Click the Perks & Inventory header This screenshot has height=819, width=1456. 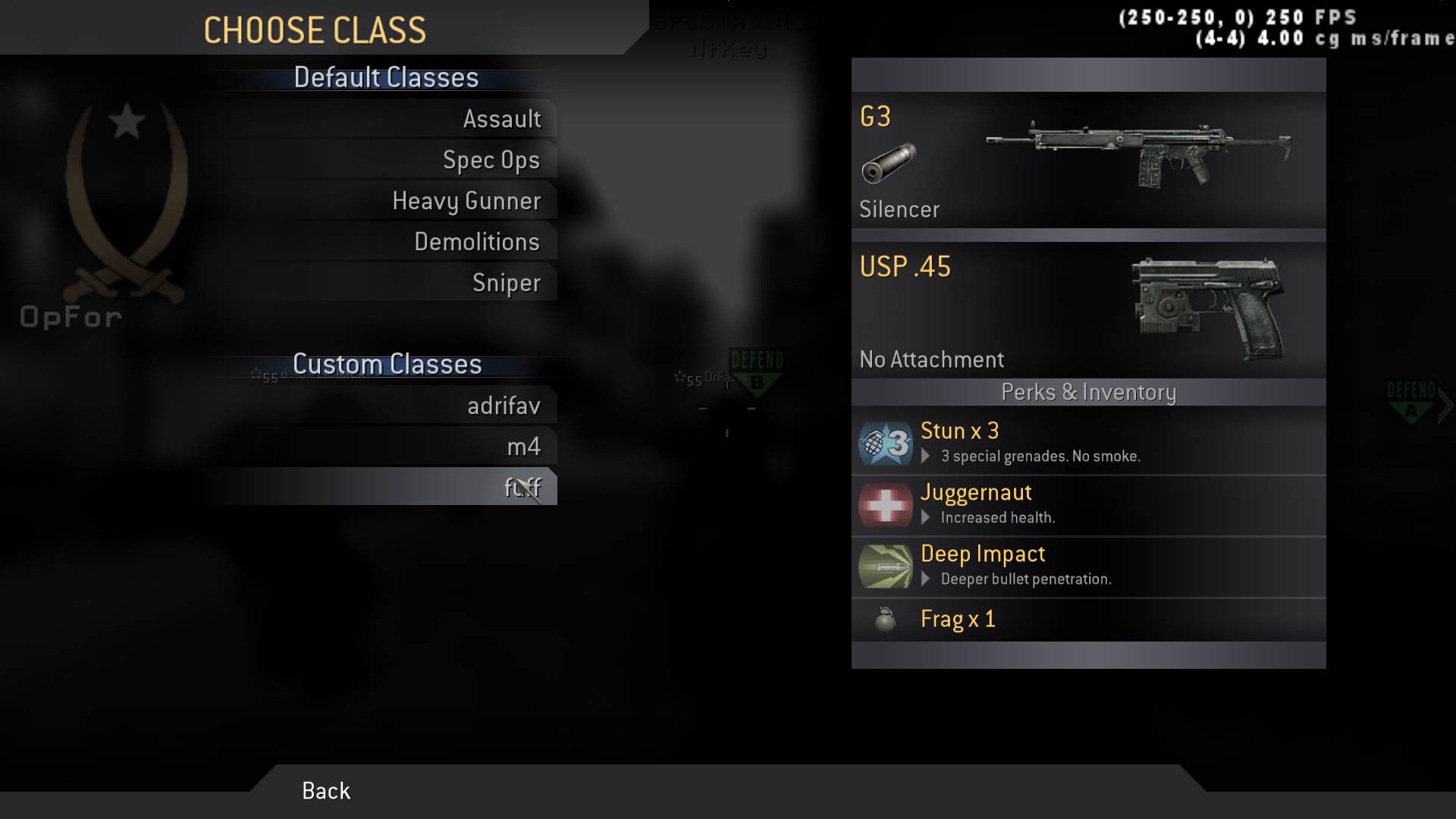pos(1087,392)
